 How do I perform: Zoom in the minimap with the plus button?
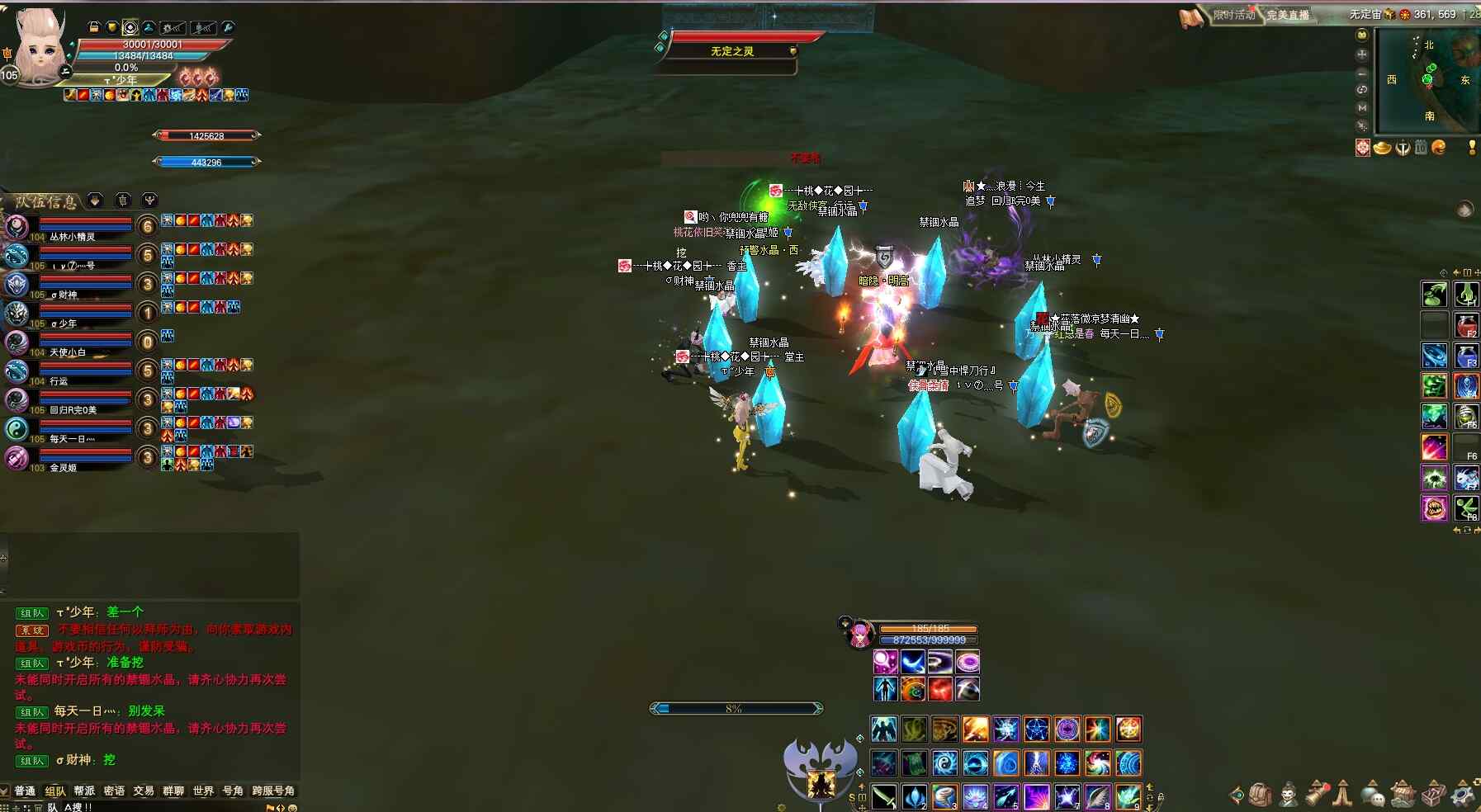point(1362,54)
